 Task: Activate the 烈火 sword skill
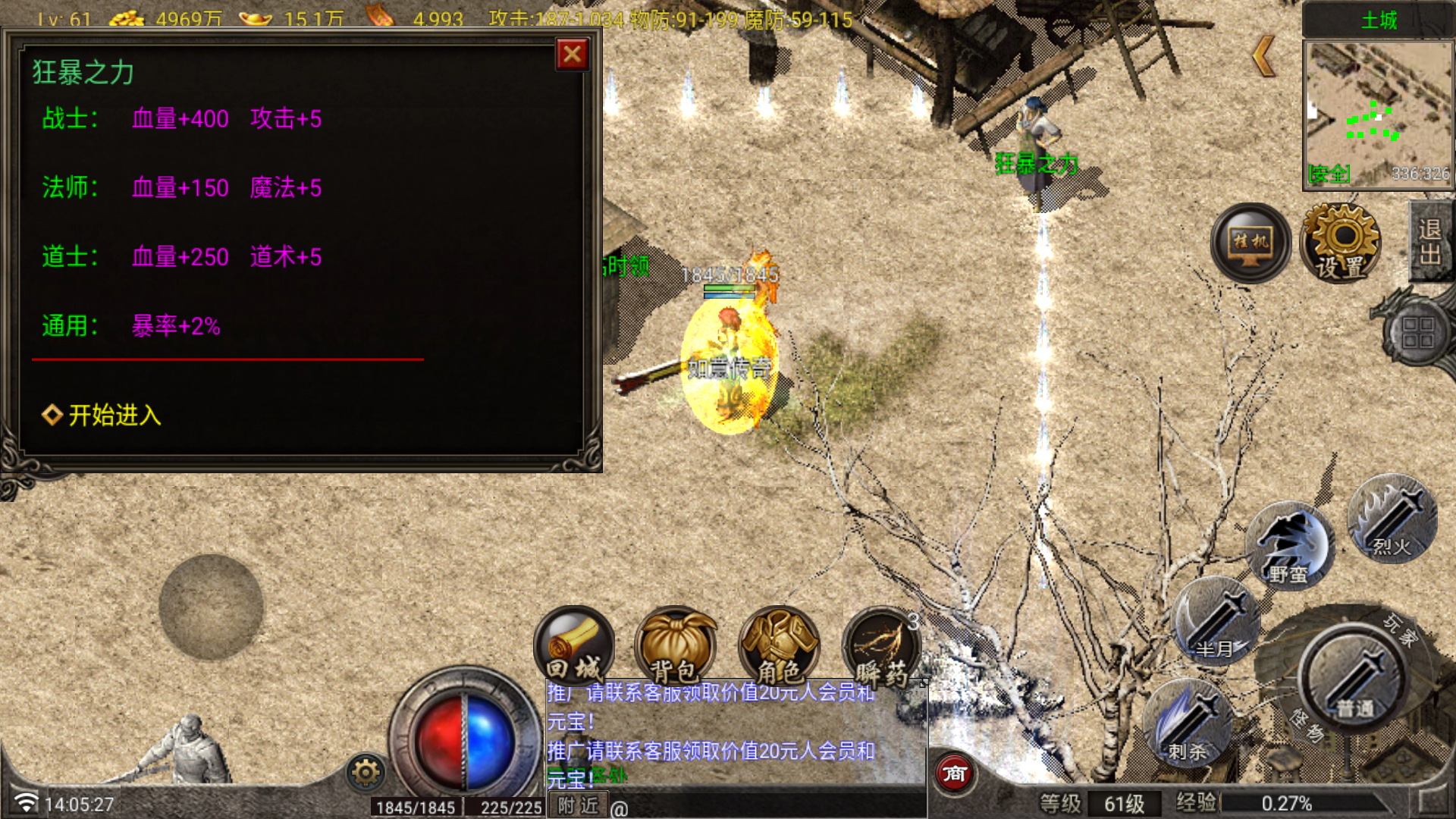pyautogui.click(x=1392, y=519)
